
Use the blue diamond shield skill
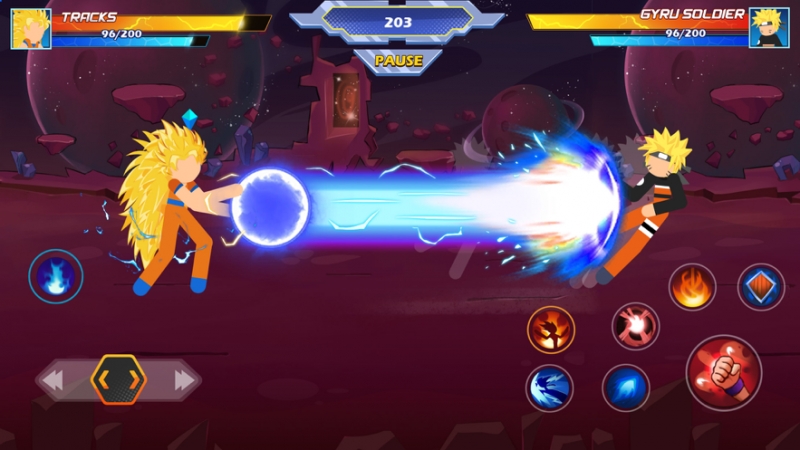click(x=760, y=287)
